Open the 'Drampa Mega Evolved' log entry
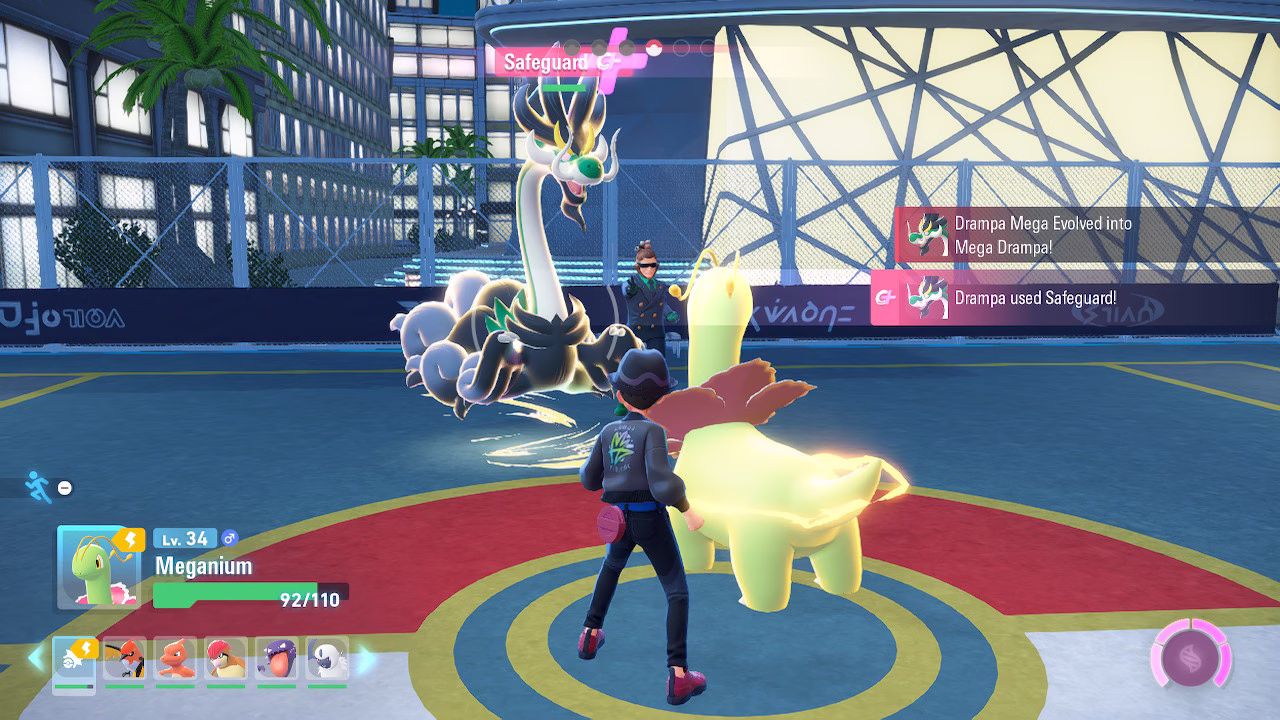 point(1043,235)
